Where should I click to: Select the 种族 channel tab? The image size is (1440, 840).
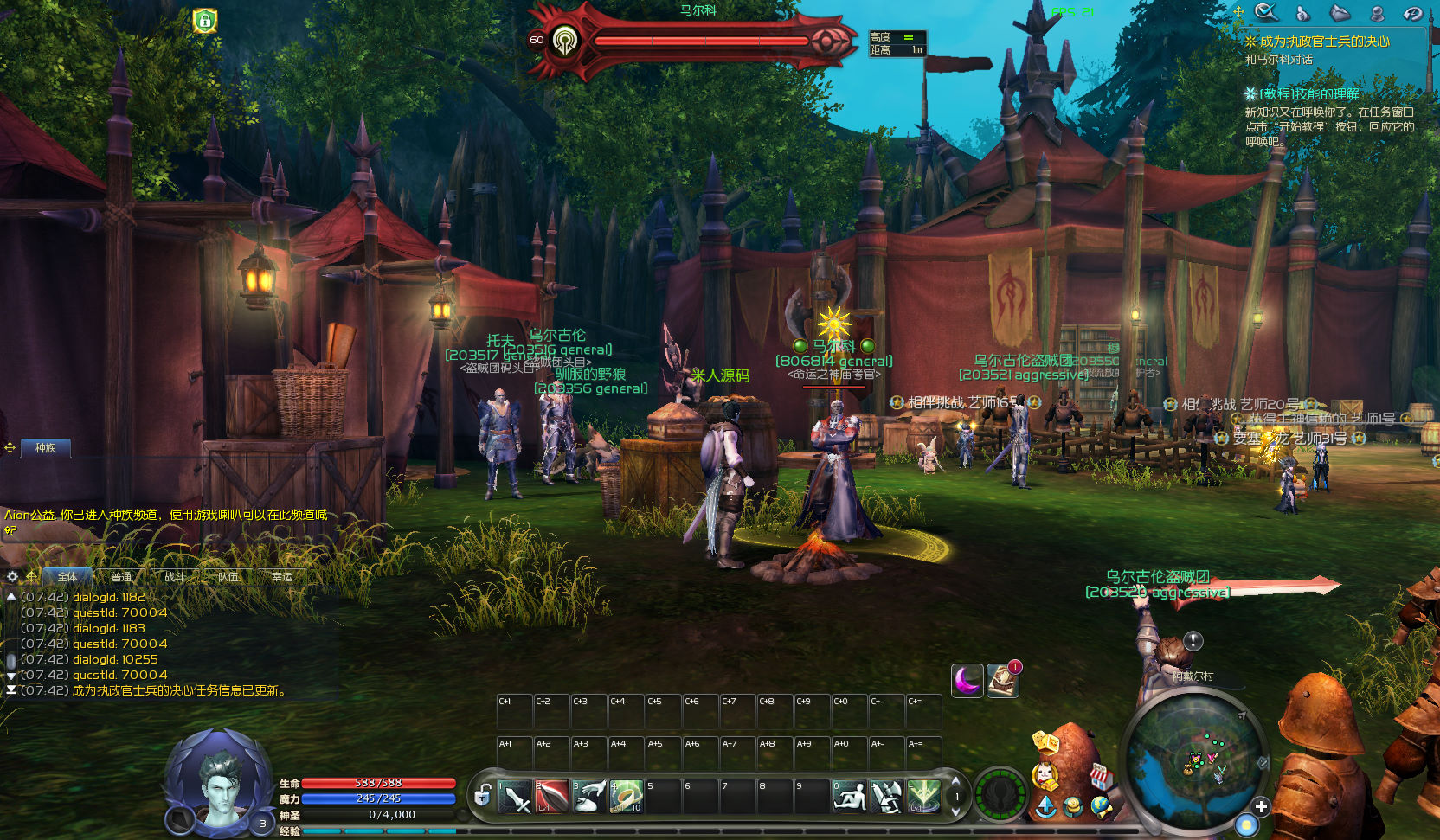coord(45,447)
